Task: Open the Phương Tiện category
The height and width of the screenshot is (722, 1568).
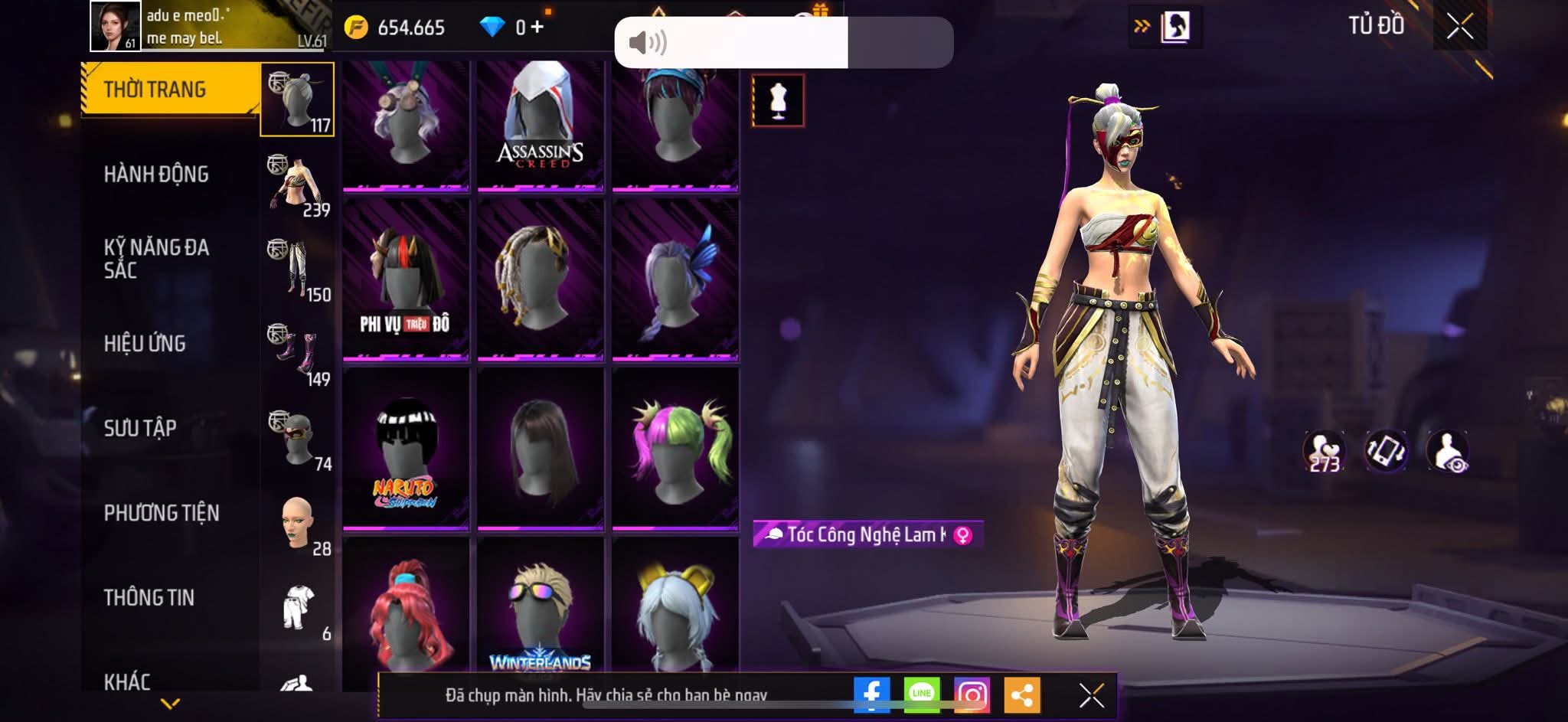Action: 162,513
